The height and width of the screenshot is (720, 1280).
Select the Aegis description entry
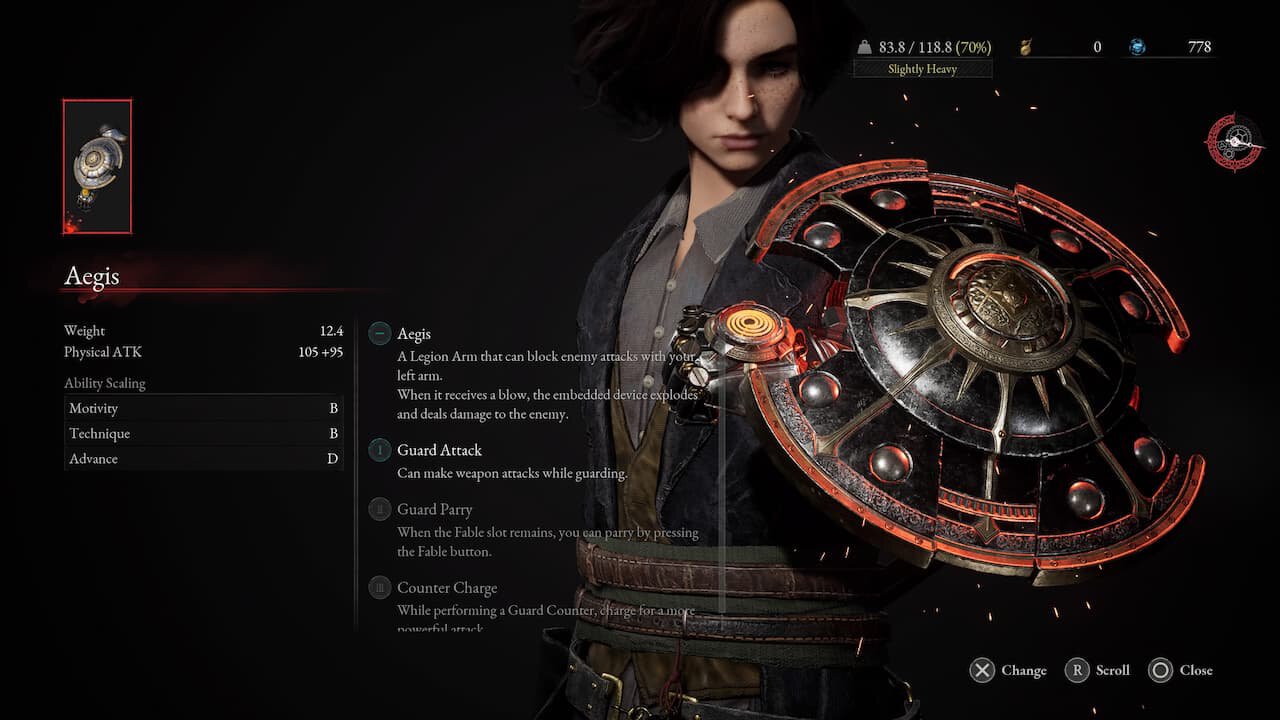414,334
